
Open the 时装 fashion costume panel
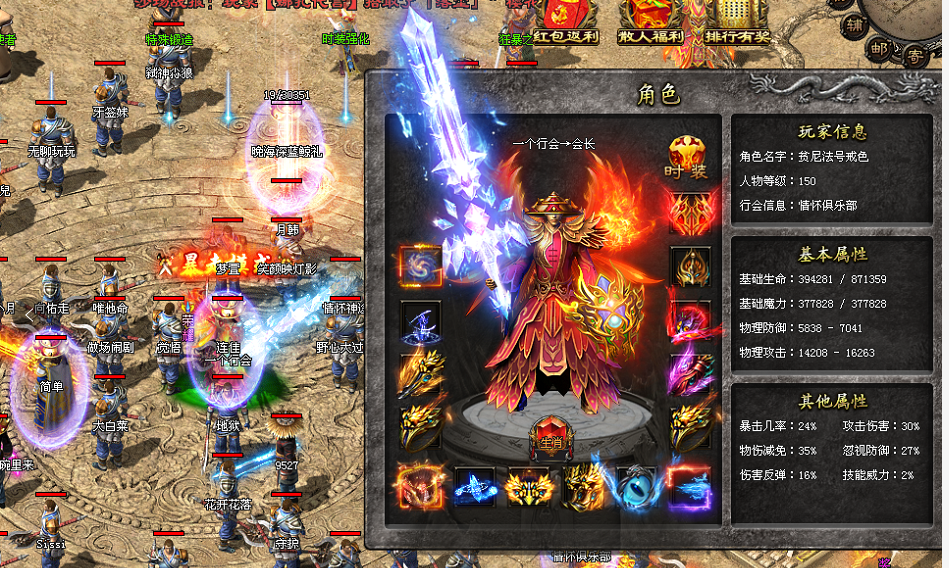688,157
